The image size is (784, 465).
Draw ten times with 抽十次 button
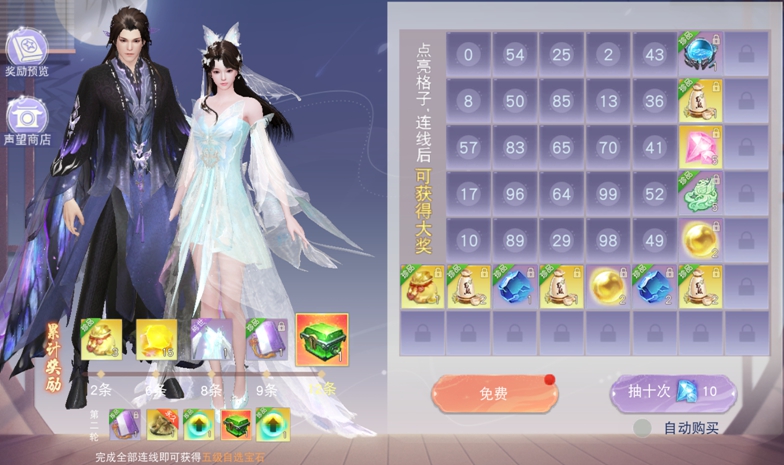coord(674,392)
